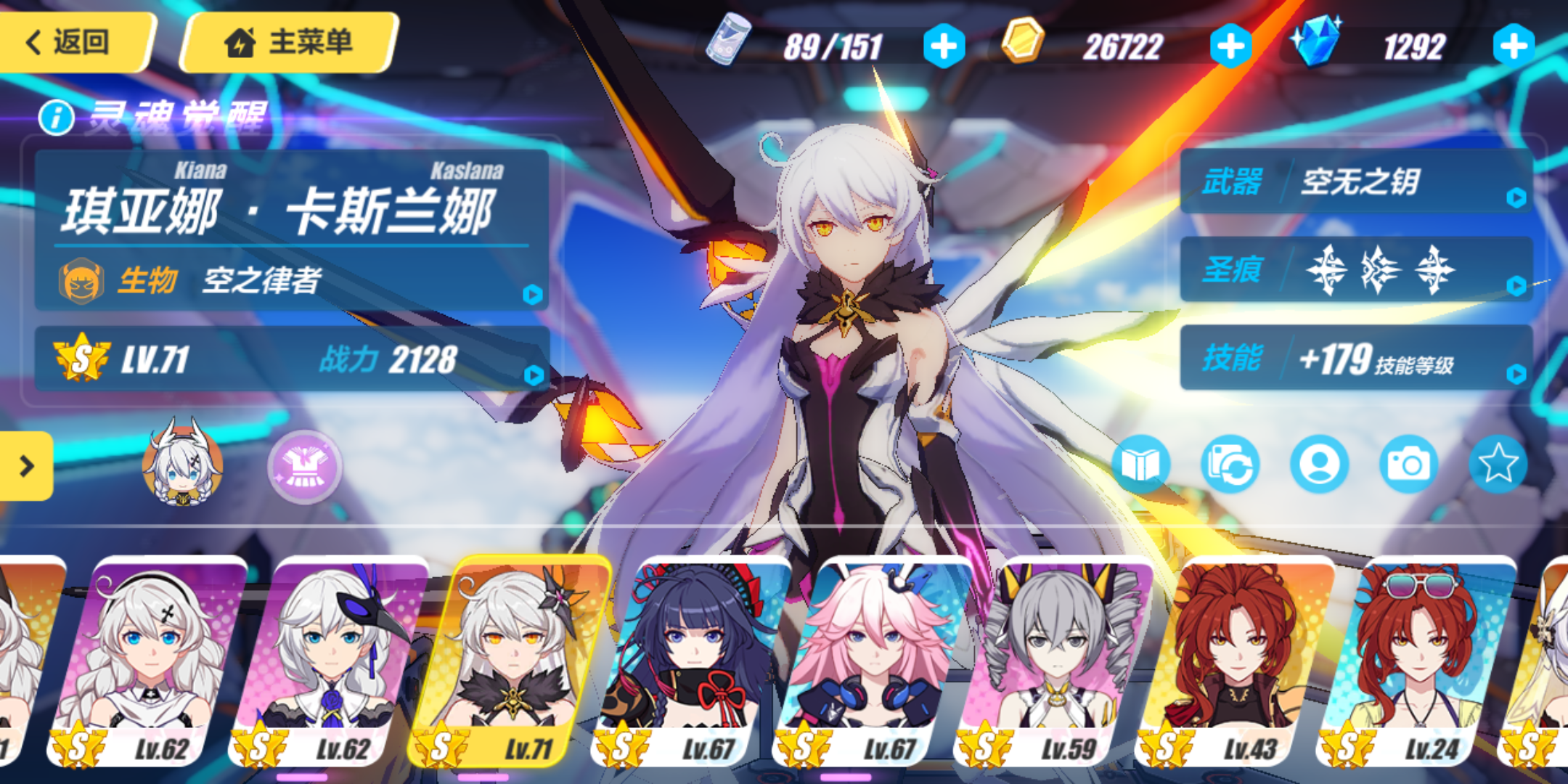Take a photo with the camera icon
The width and height of the screenshot is (1568, 784).
point(1408,465)
